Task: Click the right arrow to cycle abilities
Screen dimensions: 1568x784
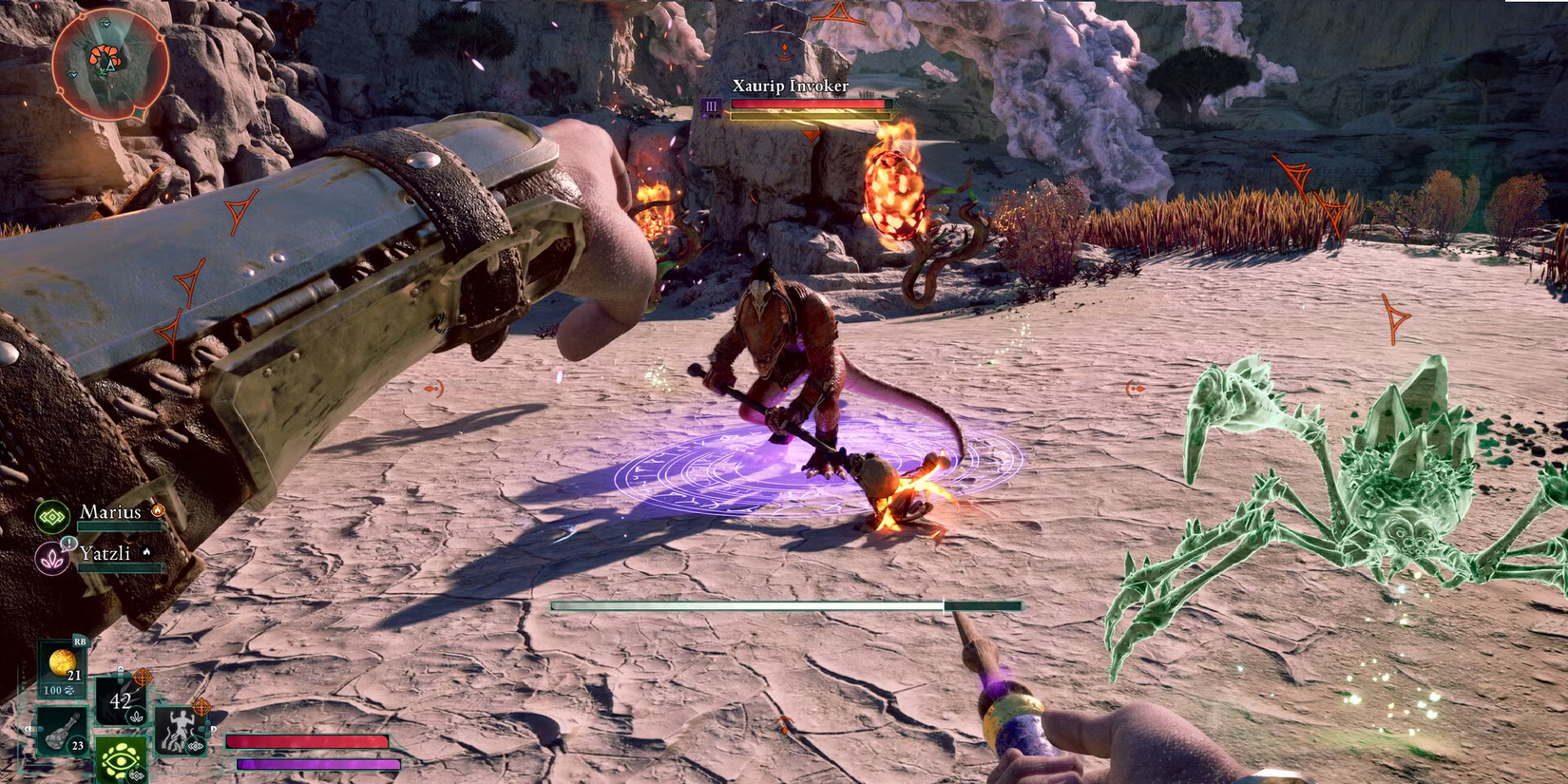Action: pyautogui.click(x=214, y=730)
